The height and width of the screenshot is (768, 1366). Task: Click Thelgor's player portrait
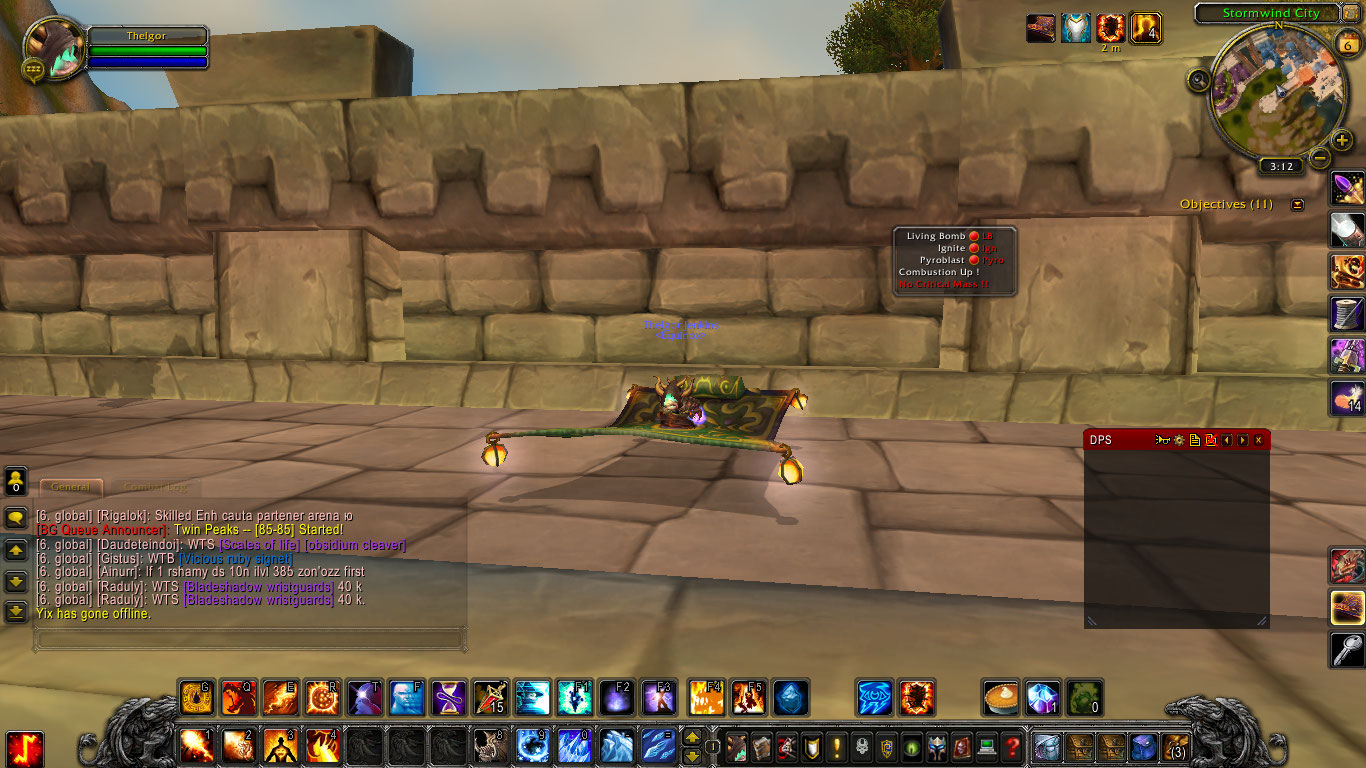coord(52,48)
